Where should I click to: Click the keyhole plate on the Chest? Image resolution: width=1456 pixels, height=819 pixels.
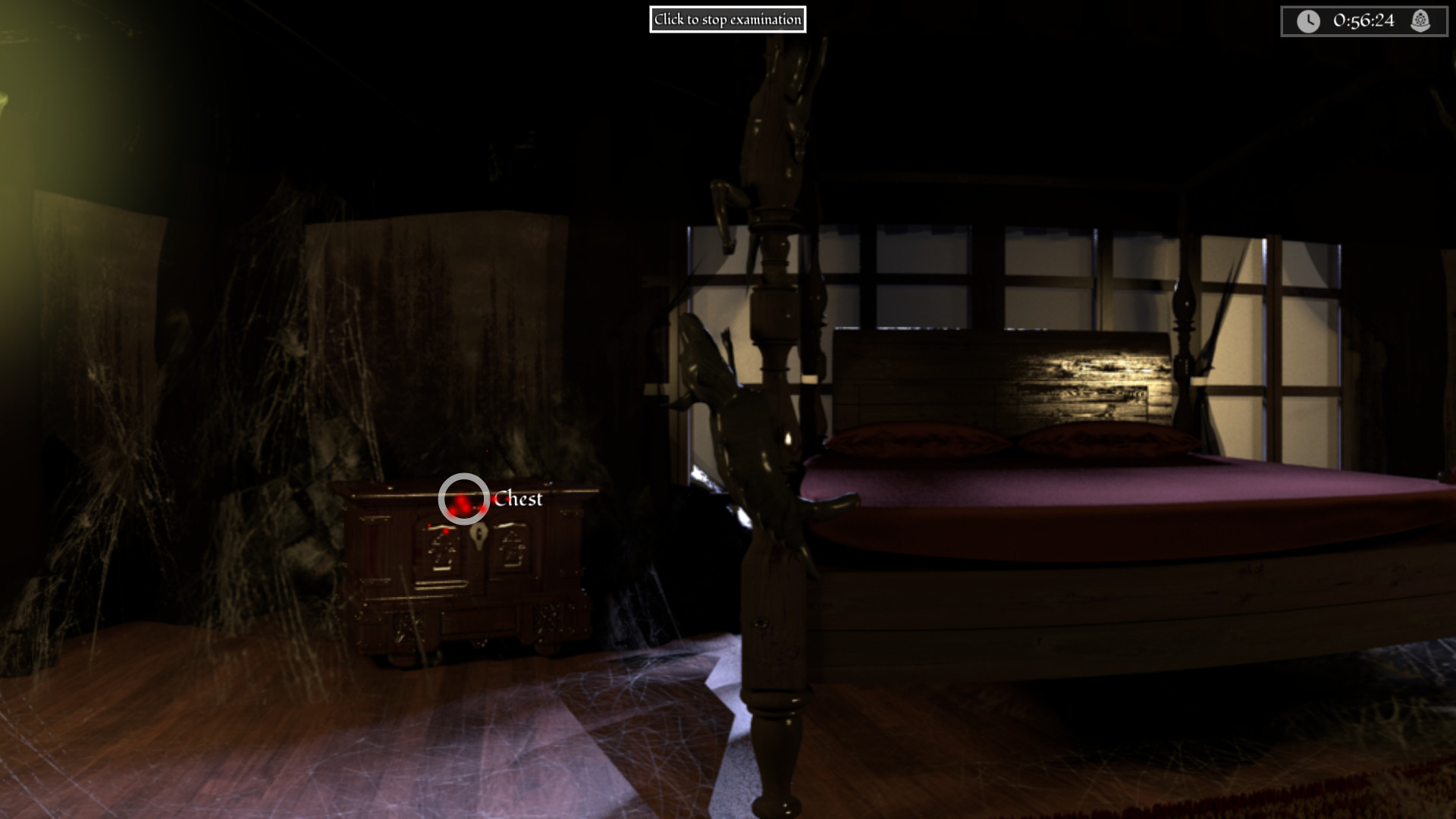[479, 535]
